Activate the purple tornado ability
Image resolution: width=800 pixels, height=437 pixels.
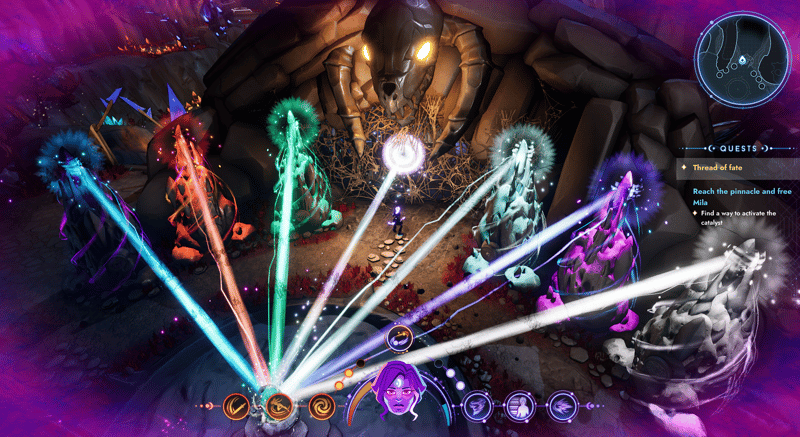(478, 406)
